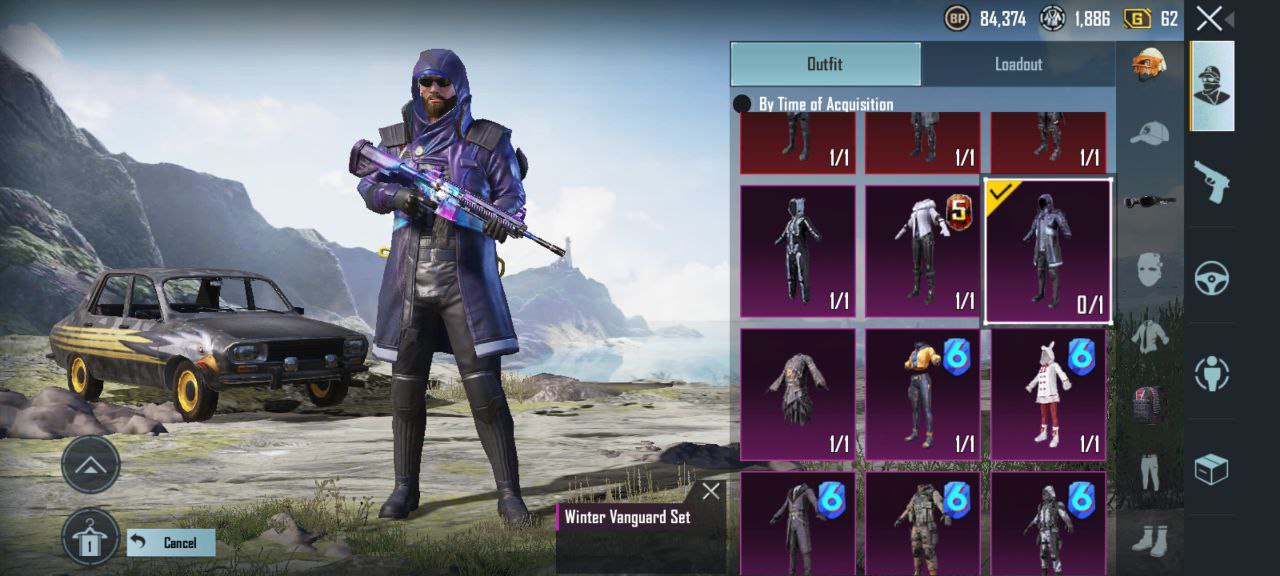
Task: Select the white jacket outfit with badge 5
Action: [923, 252]
